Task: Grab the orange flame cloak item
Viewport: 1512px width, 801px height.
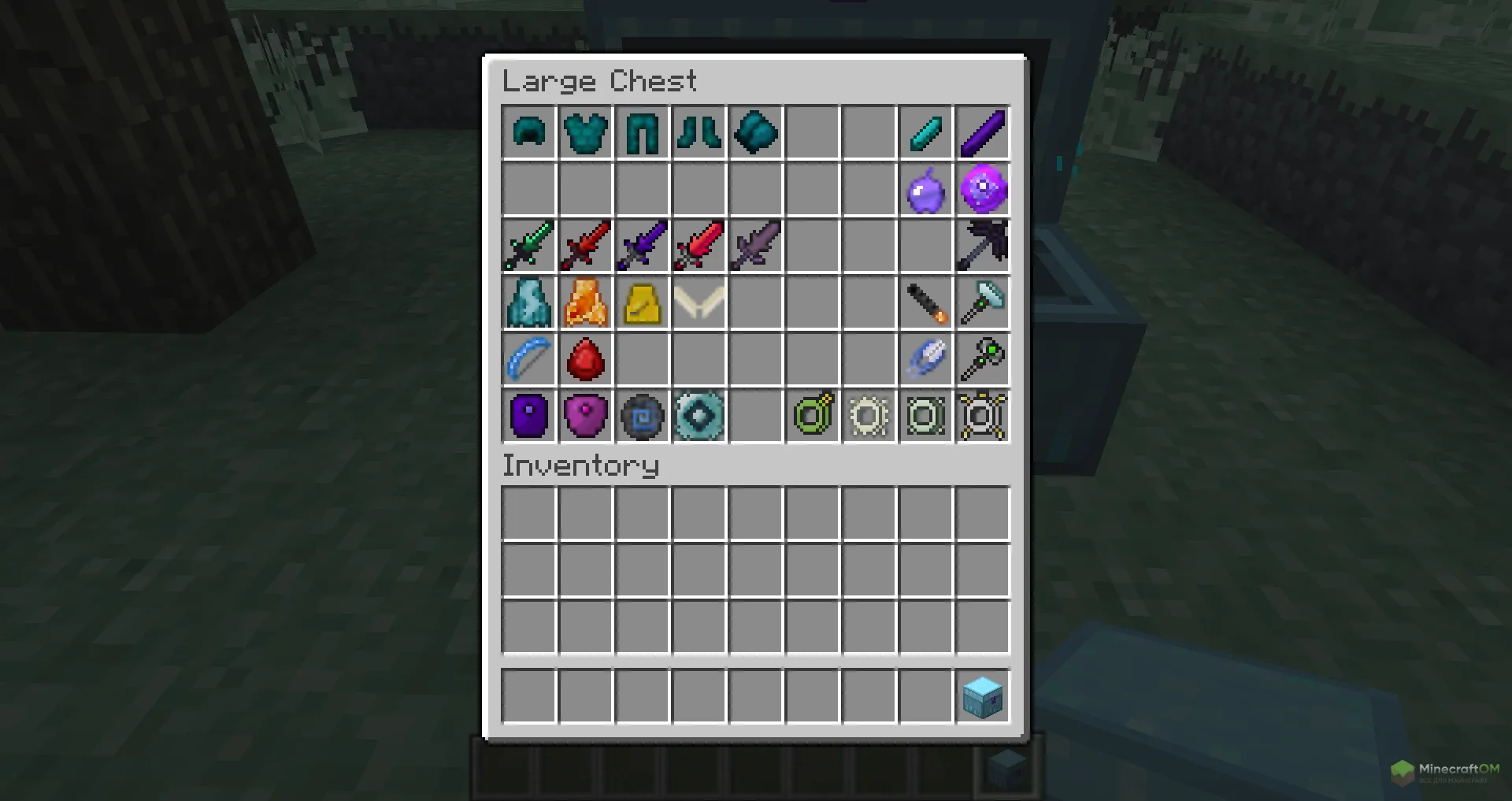Action: 585,303
